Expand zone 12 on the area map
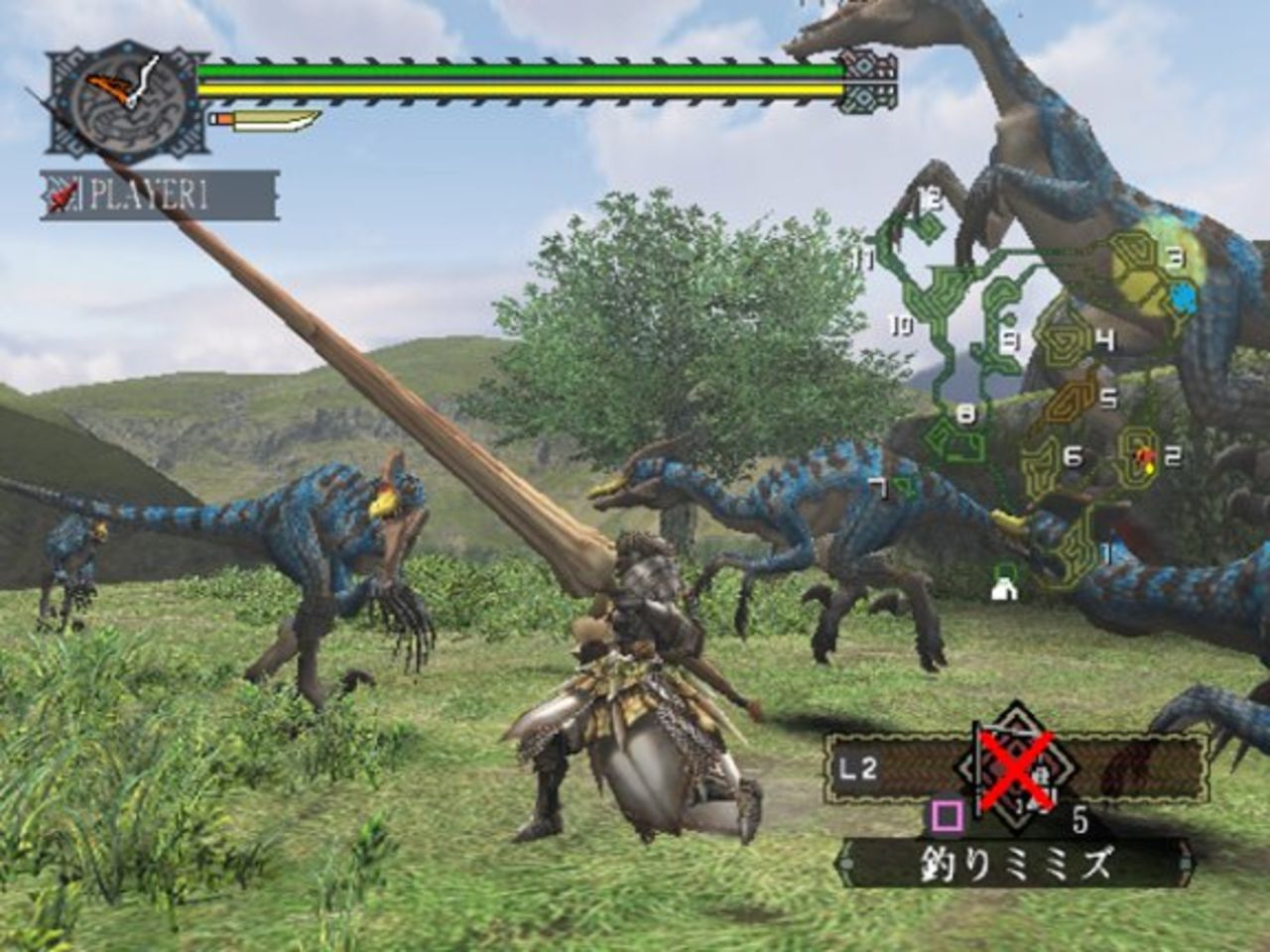Image resolution: width=1270 pixels, height=952 pixels. tap(927, 198)
